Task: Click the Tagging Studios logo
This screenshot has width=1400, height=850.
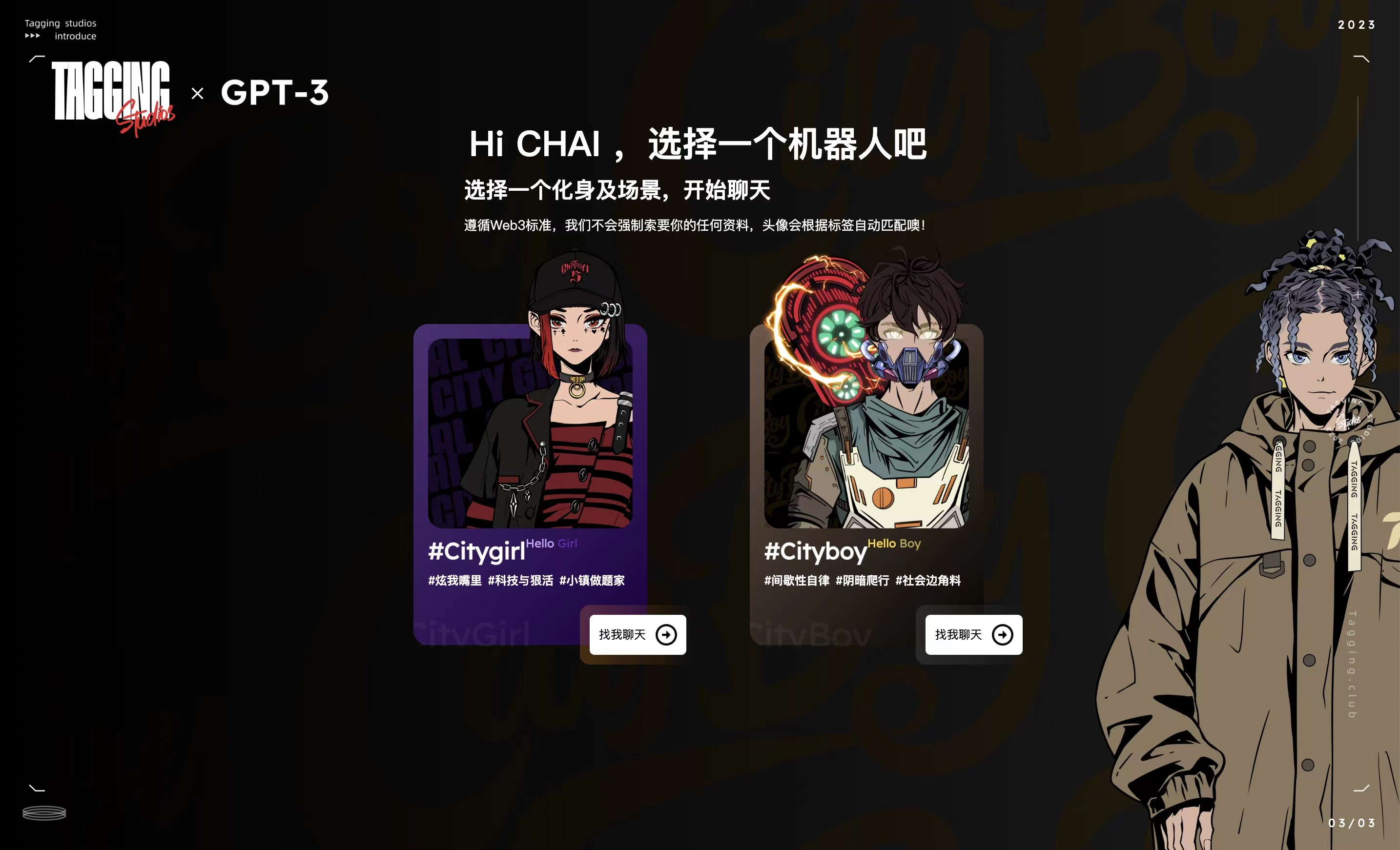Action: click(x=111, y=94)
